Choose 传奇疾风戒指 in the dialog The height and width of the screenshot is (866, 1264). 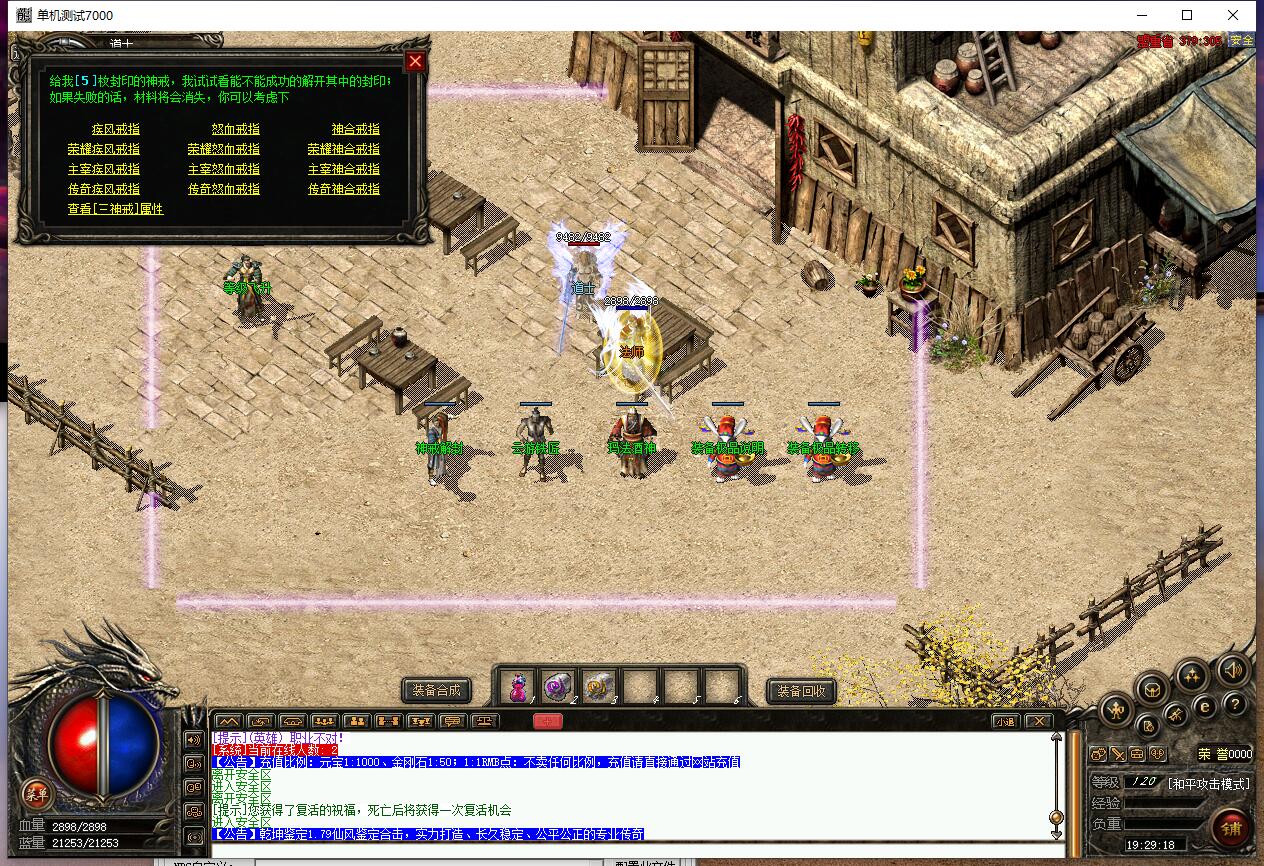pos(104,189)
